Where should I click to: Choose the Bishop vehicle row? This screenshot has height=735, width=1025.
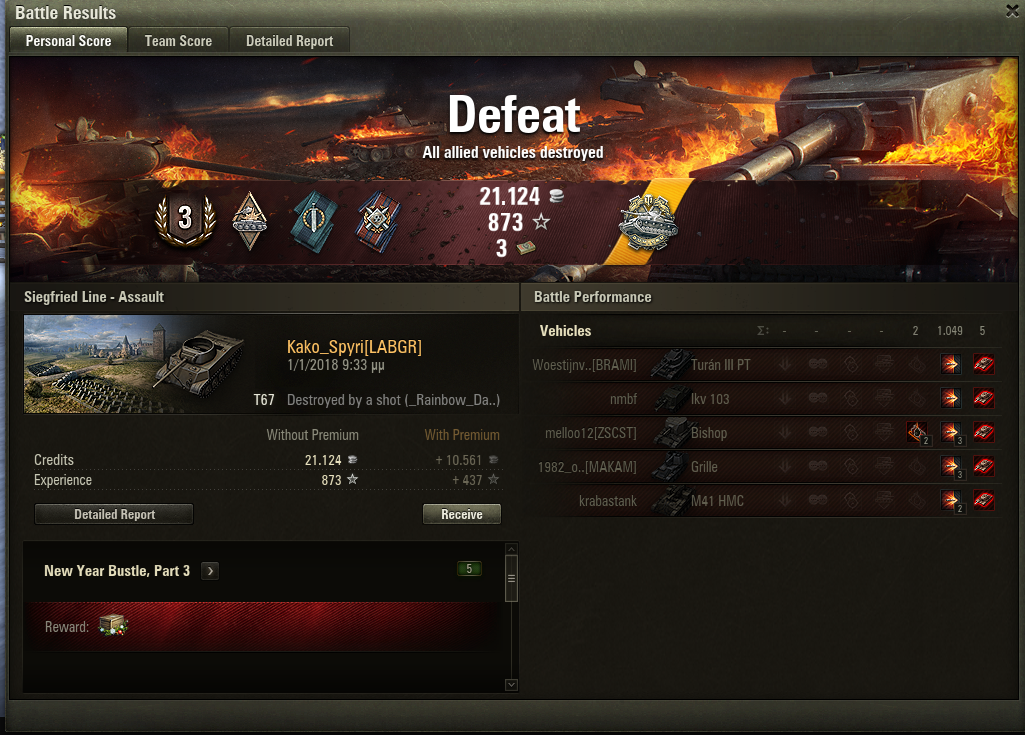point(709,433)
